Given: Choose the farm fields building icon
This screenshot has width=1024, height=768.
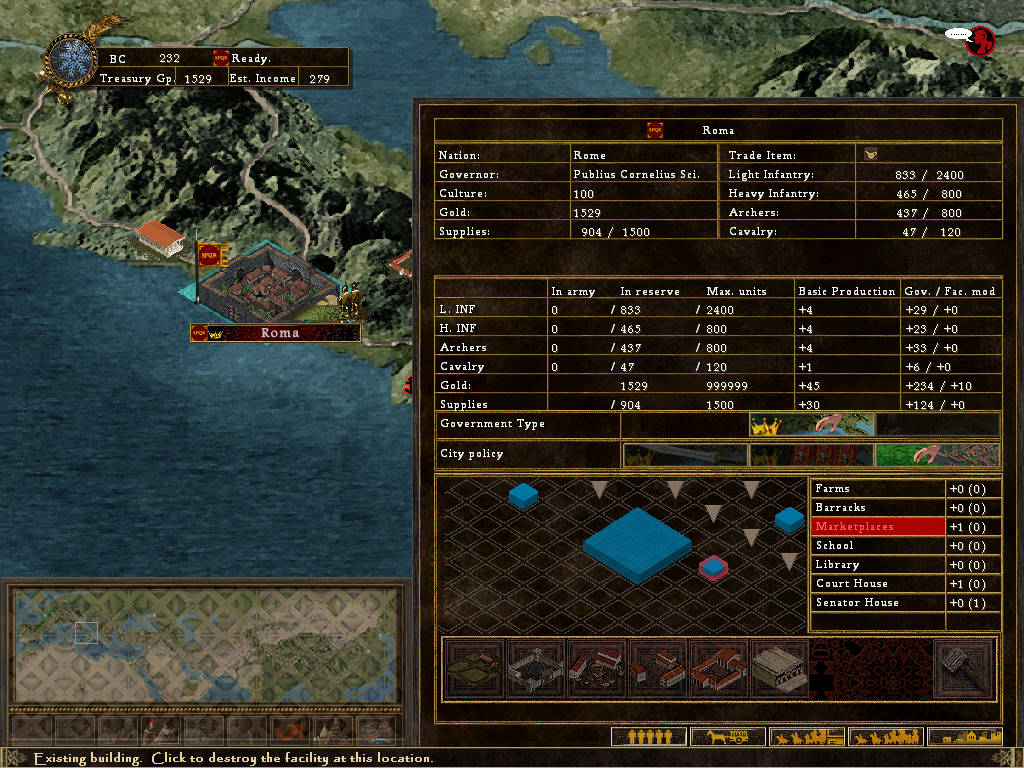Looking at the screenshot, I should 474,668.
